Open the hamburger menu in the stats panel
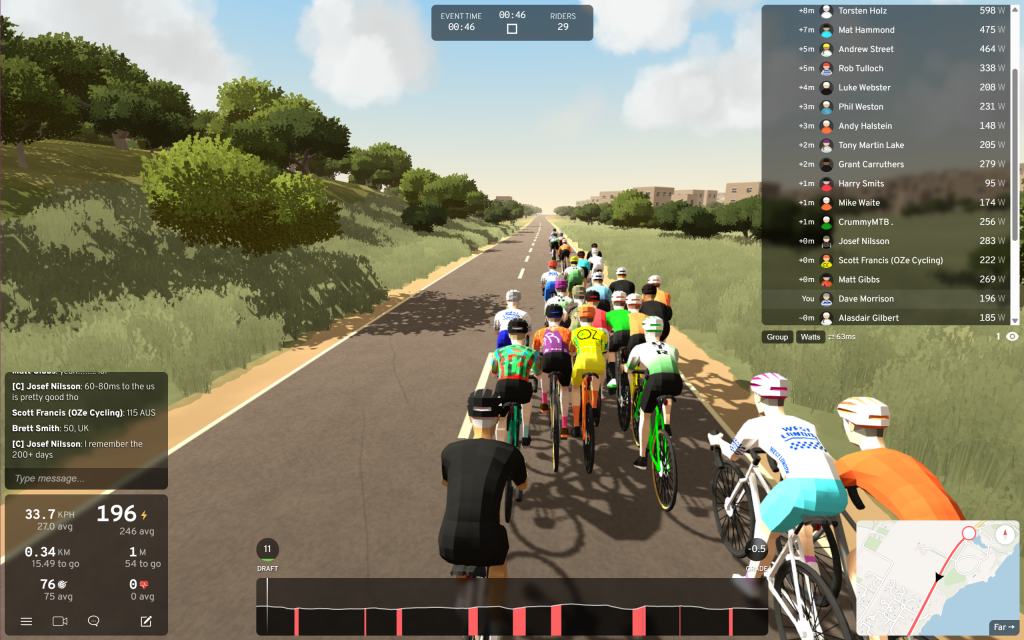Image resolution: width=1024 pixels, height=640 pixels. [x=27, y=621]
